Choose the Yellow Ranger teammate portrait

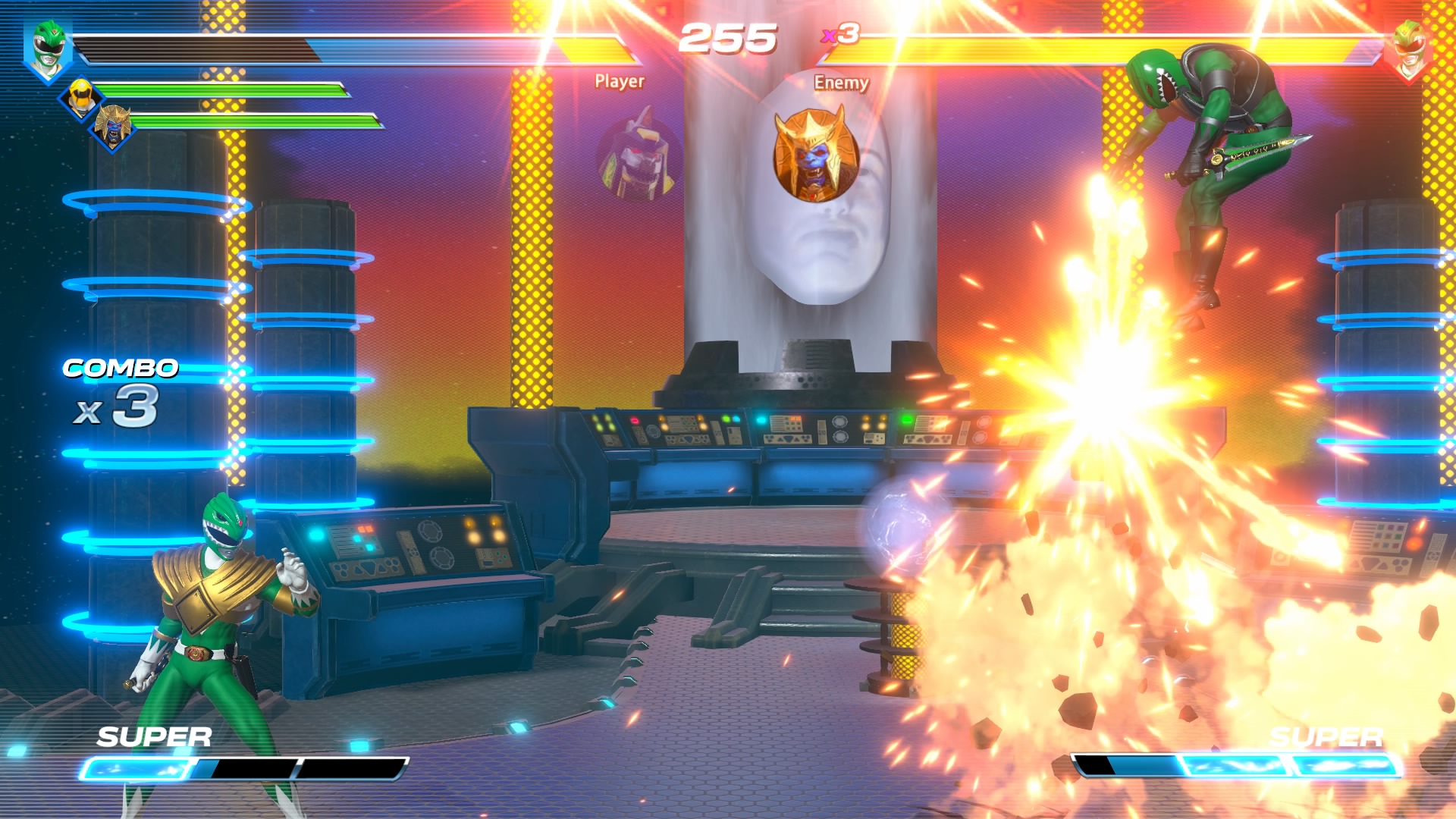coord(80,97)
